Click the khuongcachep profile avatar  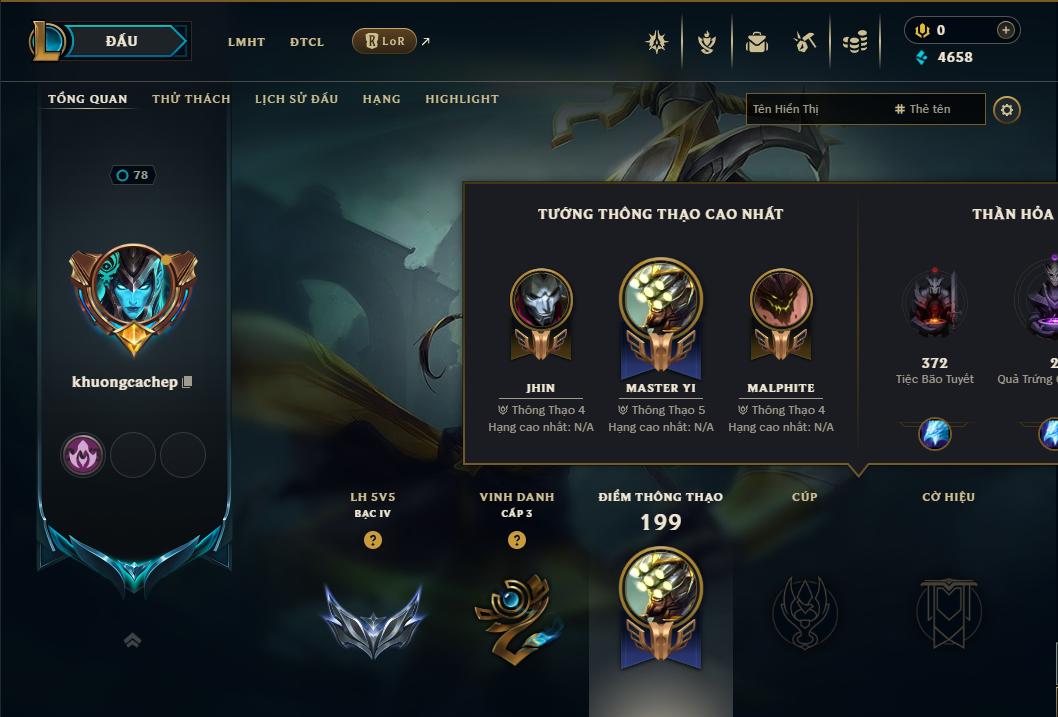(x=133, y=293)
